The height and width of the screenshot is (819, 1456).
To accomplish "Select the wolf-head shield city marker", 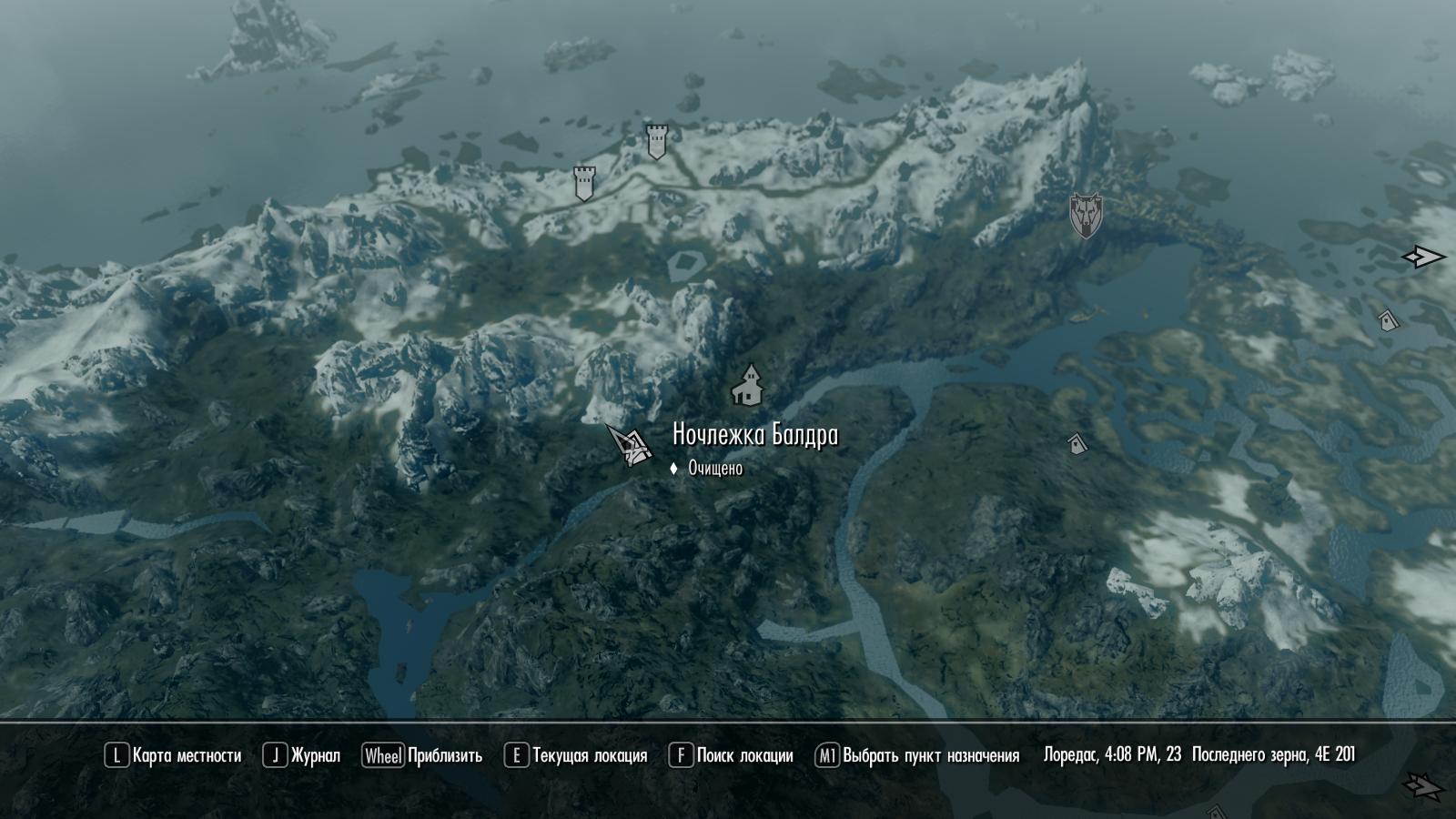I will point(1085,215).
